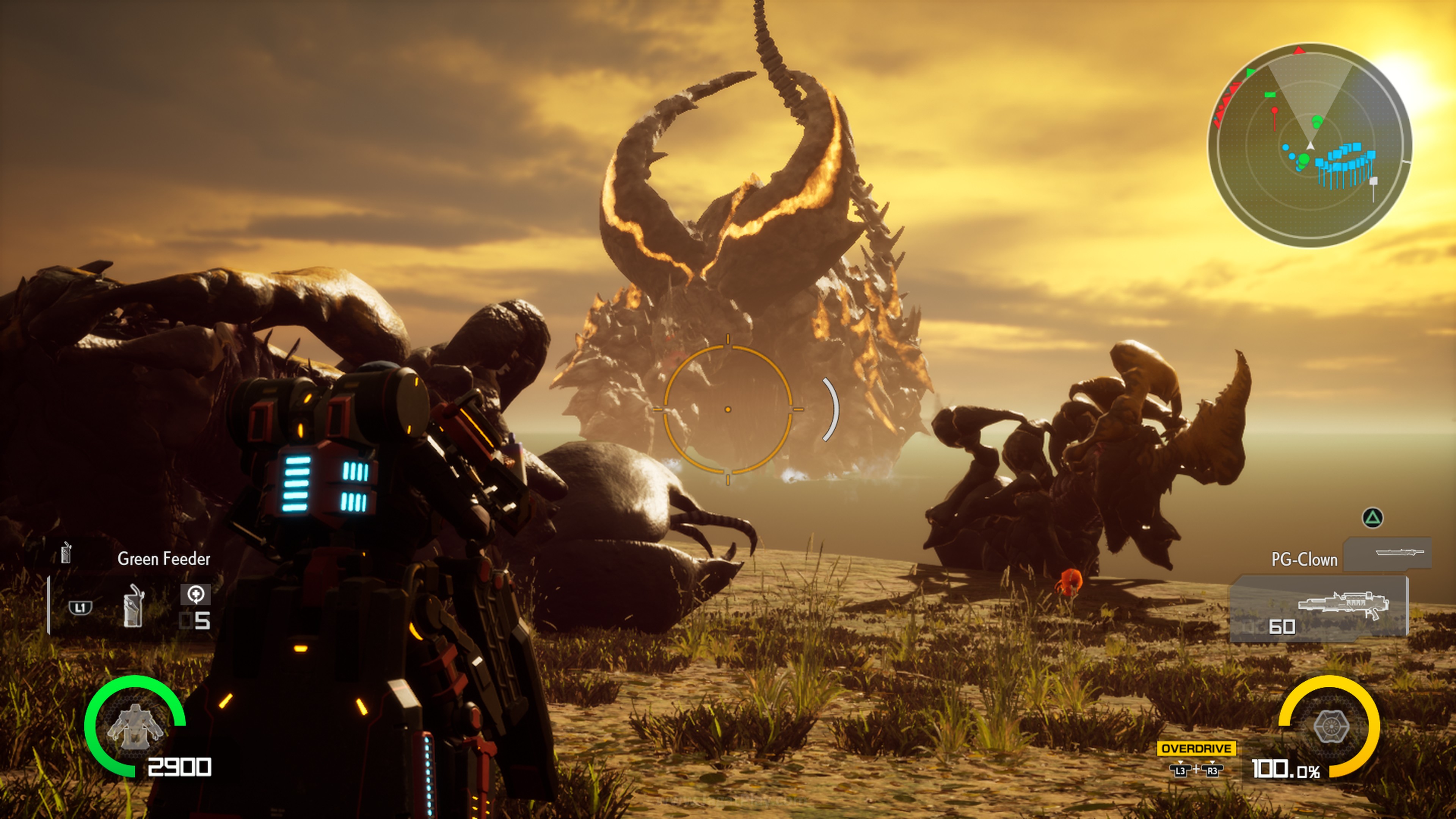Click the hexagonal energy core gauge icon

coord(1331,726)
